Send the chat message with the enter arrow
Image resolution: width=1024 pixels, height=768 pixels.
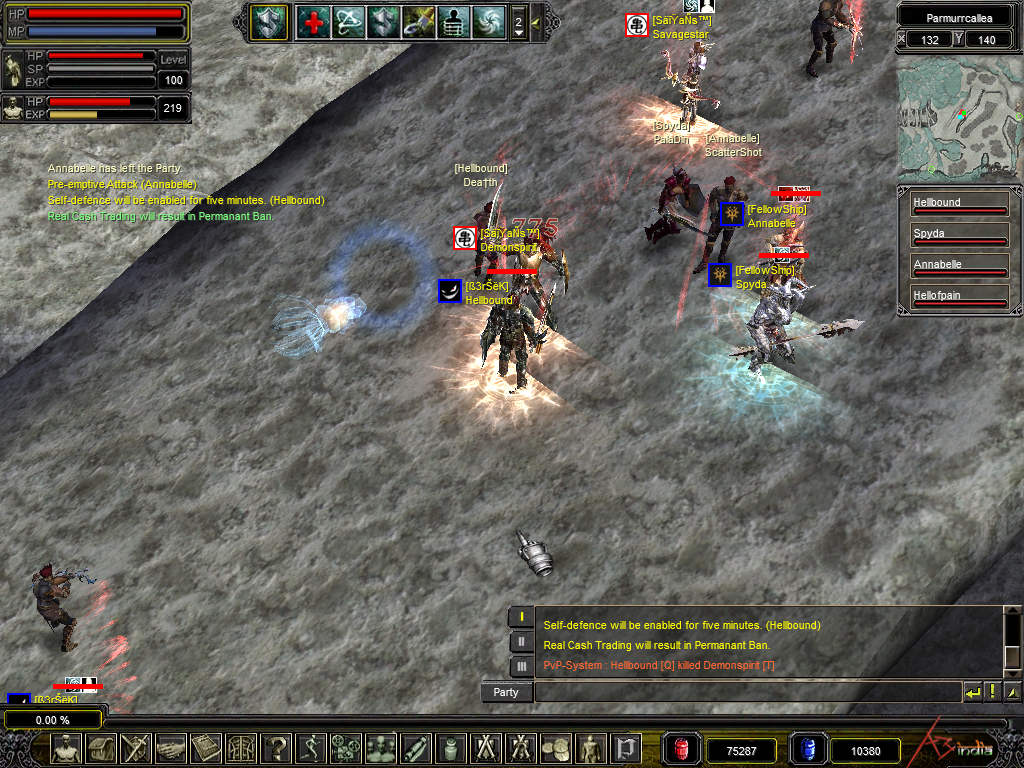[972, 692]
